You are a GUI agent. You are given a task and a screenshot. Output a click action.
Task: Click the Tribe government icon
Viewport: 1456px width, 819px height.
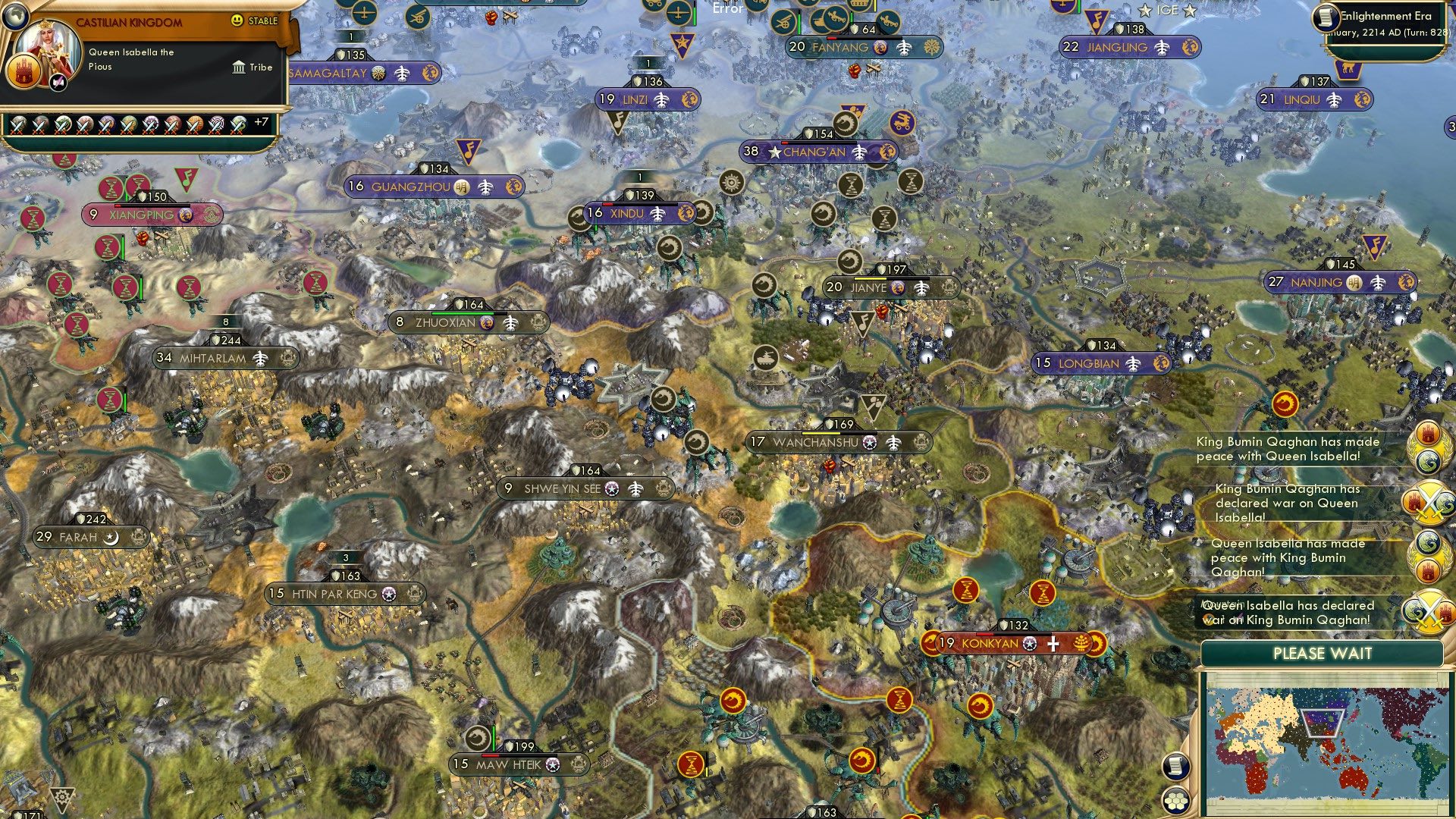[x=238, y=67]
